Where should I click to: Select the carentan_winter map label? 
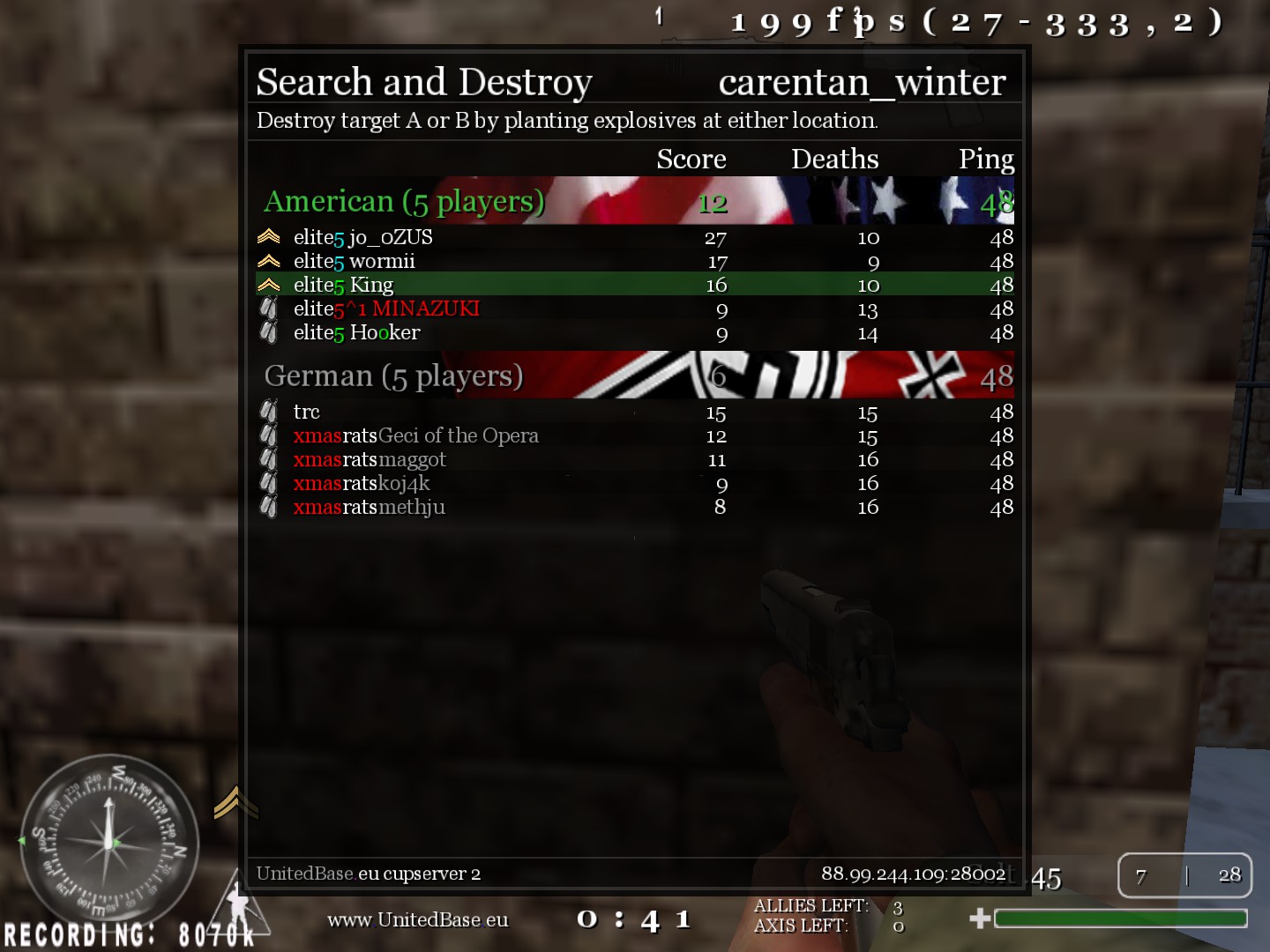pyautogui.click(x=862, y=81)
